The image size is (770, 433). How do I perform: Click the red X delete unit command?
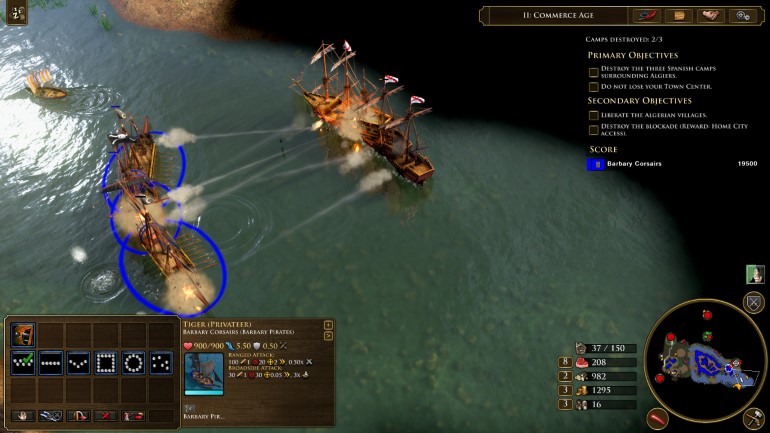pyautogui.click(x=105, y=414)
